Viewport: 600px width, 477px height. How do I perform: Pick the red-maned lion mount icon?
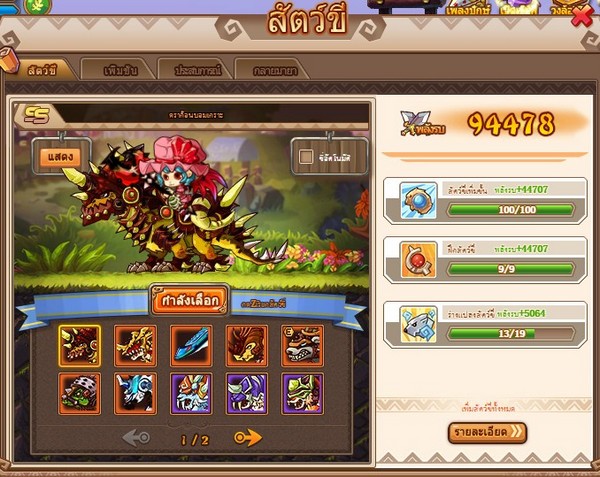coord(245,343)
